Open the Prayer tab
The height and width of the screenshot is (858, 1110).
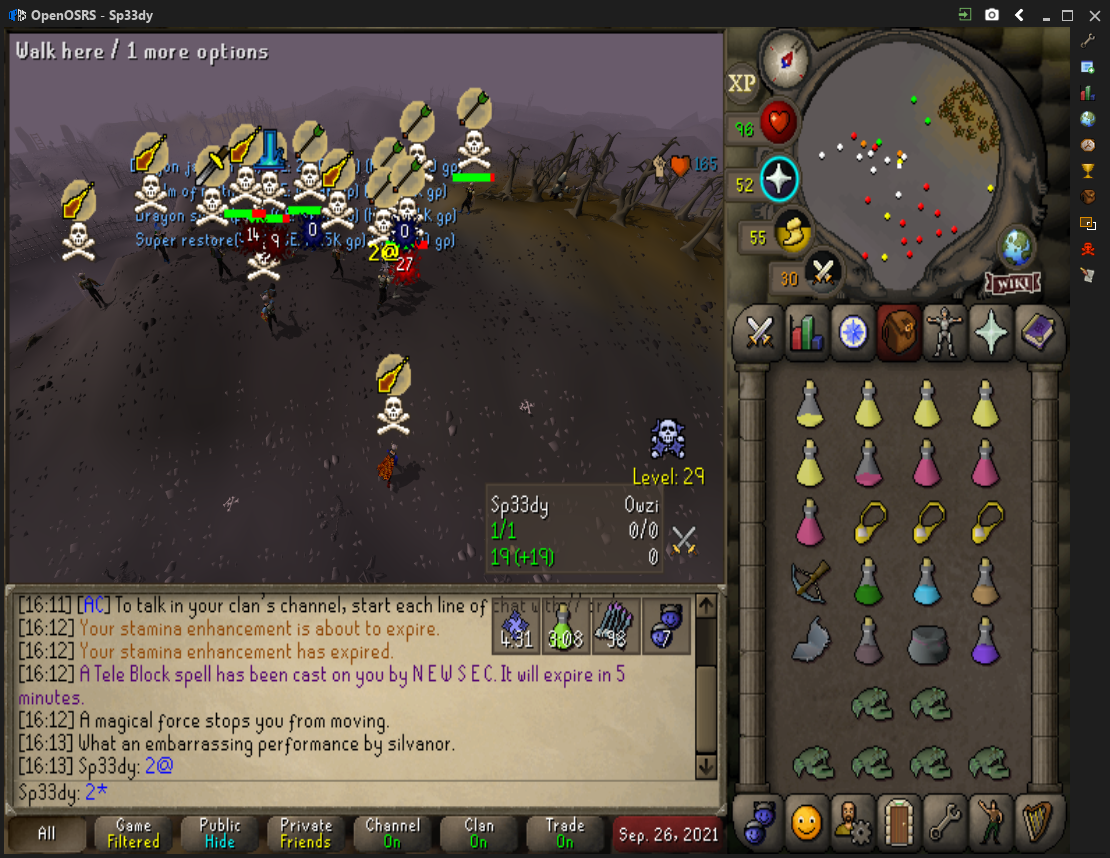tap(992, 333)
